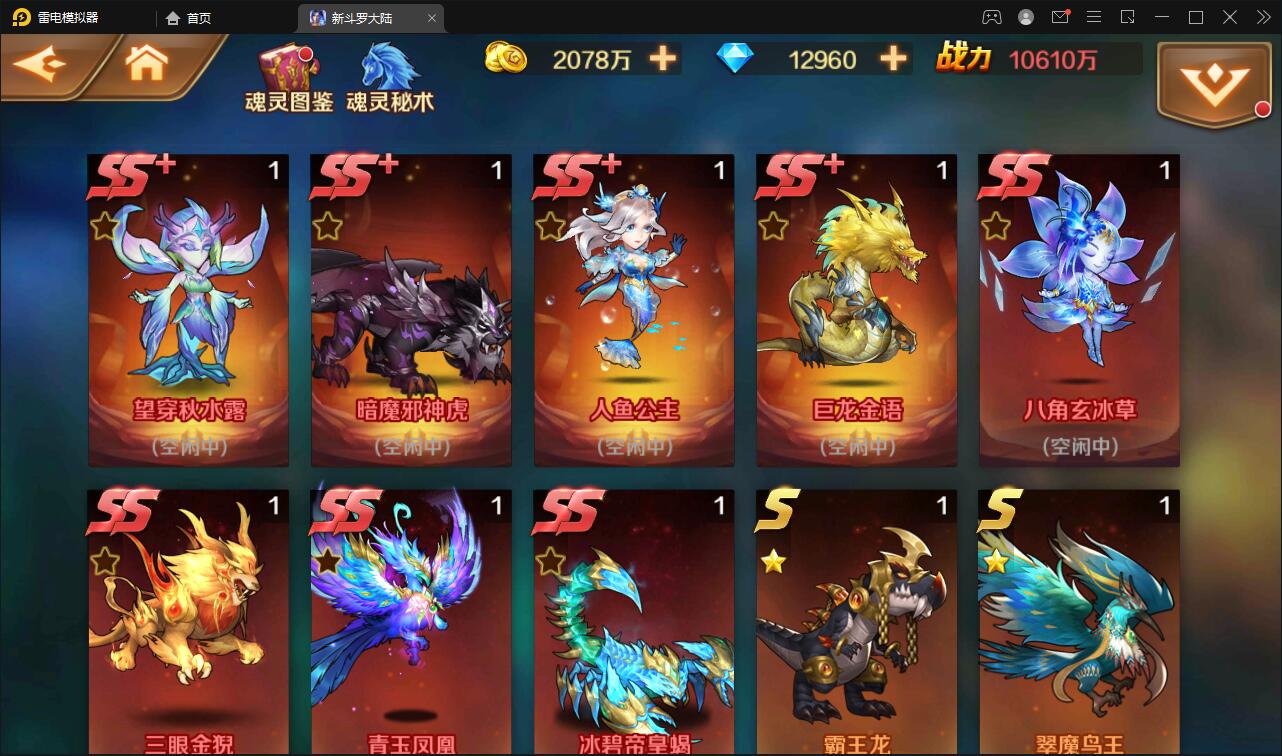Click the gold coin currency icon
The width and height of the screenshot is (1282, 756).
[x=506, y=59]
